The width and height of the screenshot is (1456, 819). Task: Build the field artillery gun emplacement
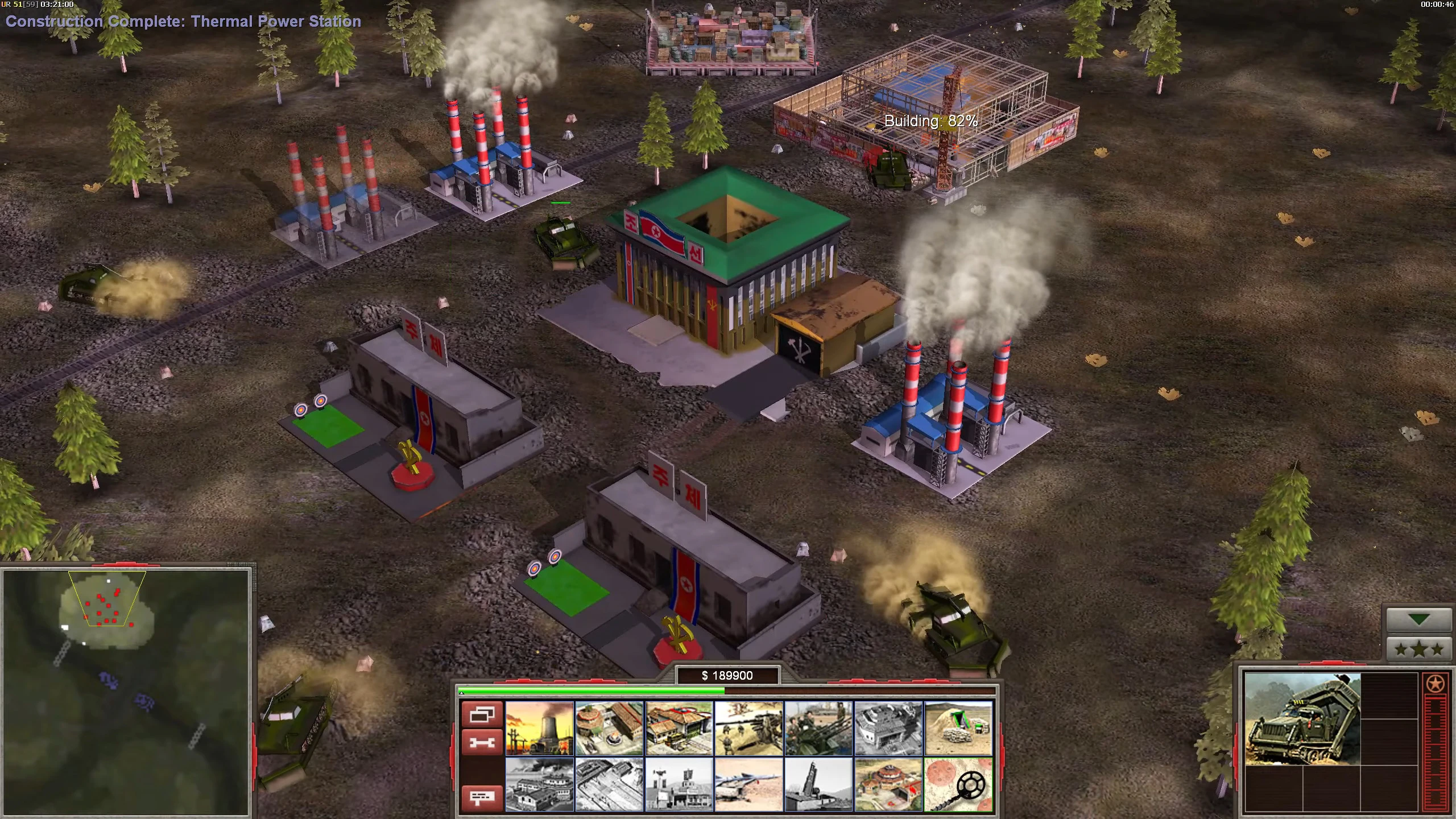click(749, 728)
